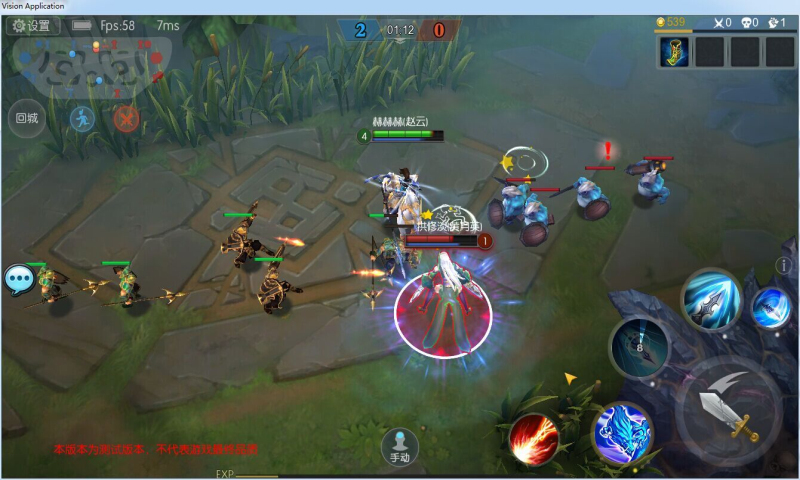Image resolution: width=800 pixels, height=480 pixels.
Task: Toggle the 手动 manual mode button
Action: coord(400,445)
